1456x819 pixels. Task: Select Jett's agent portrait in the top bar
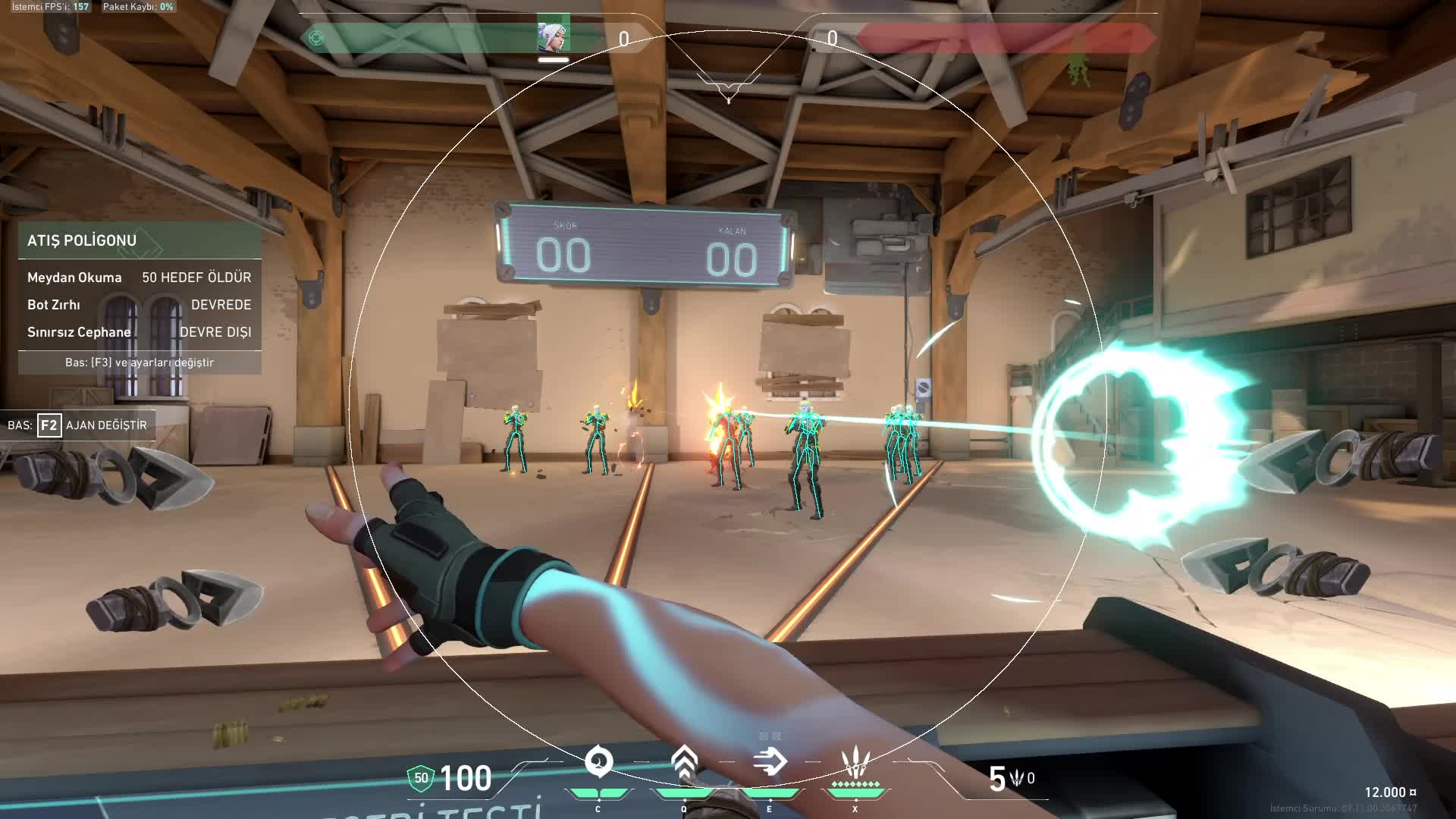tap(553, 36)
